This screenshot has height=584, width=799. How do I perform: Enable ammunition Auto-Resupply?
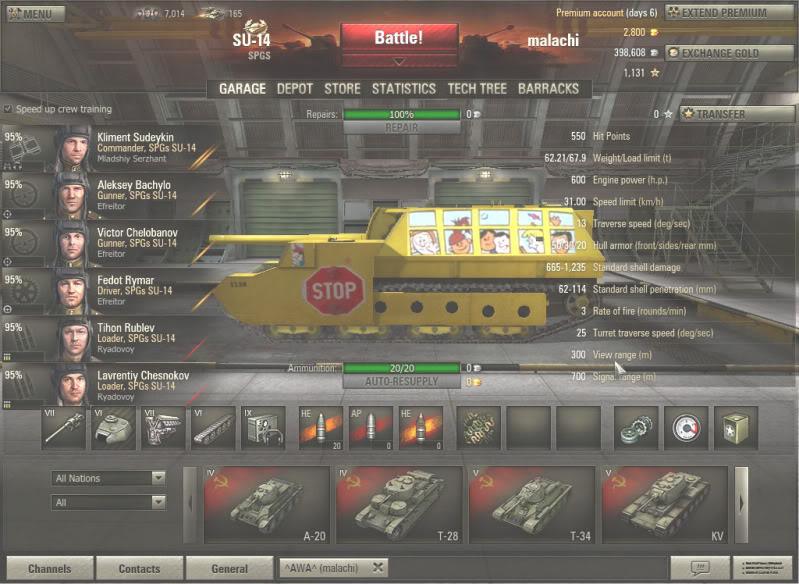pyautogui.click(x=401, y=381)
